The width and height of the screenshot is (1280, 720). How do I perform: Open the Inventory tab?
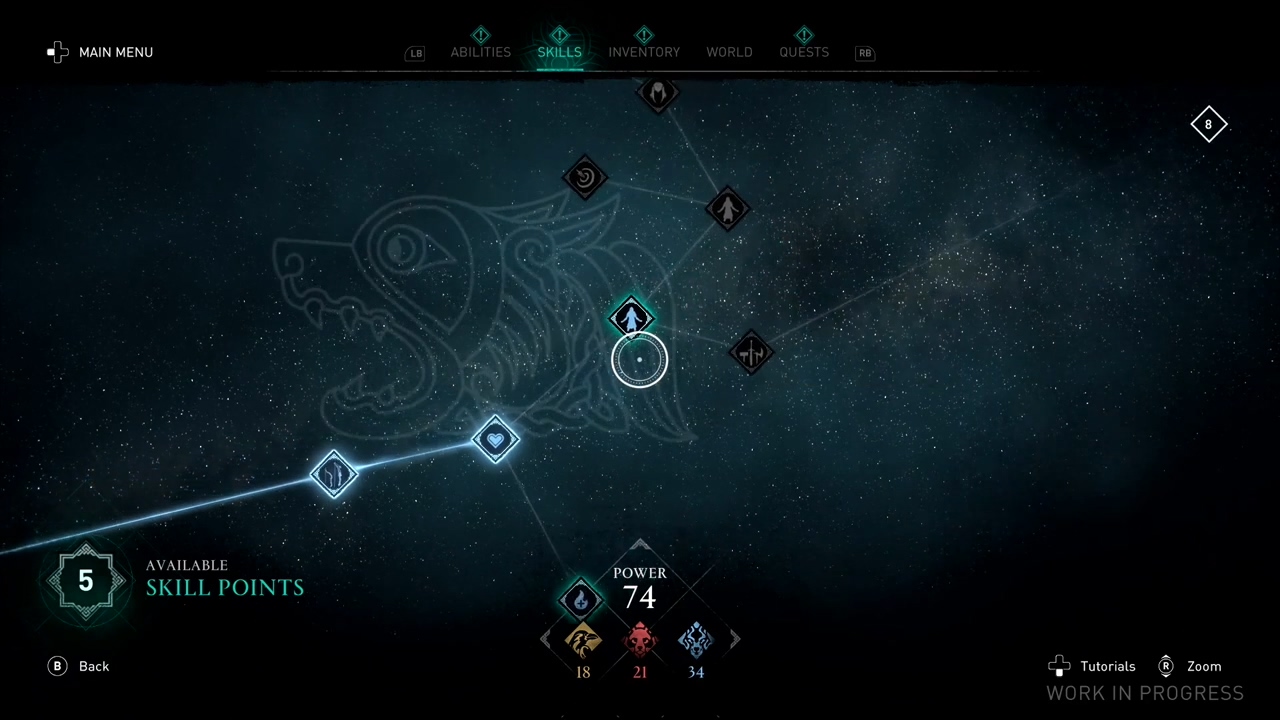pos(644,52)
